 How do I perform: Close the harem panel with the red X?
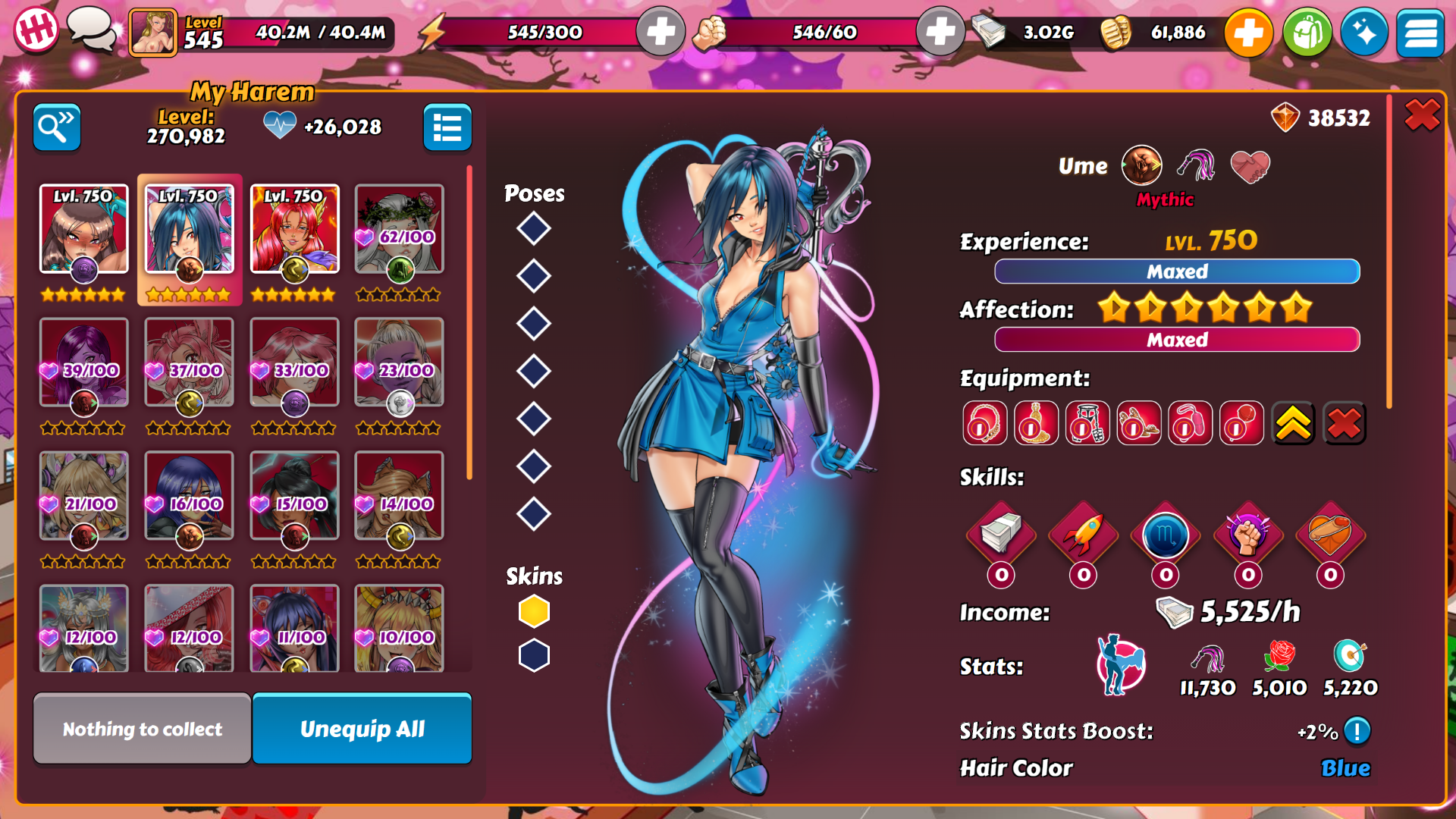1421,116
